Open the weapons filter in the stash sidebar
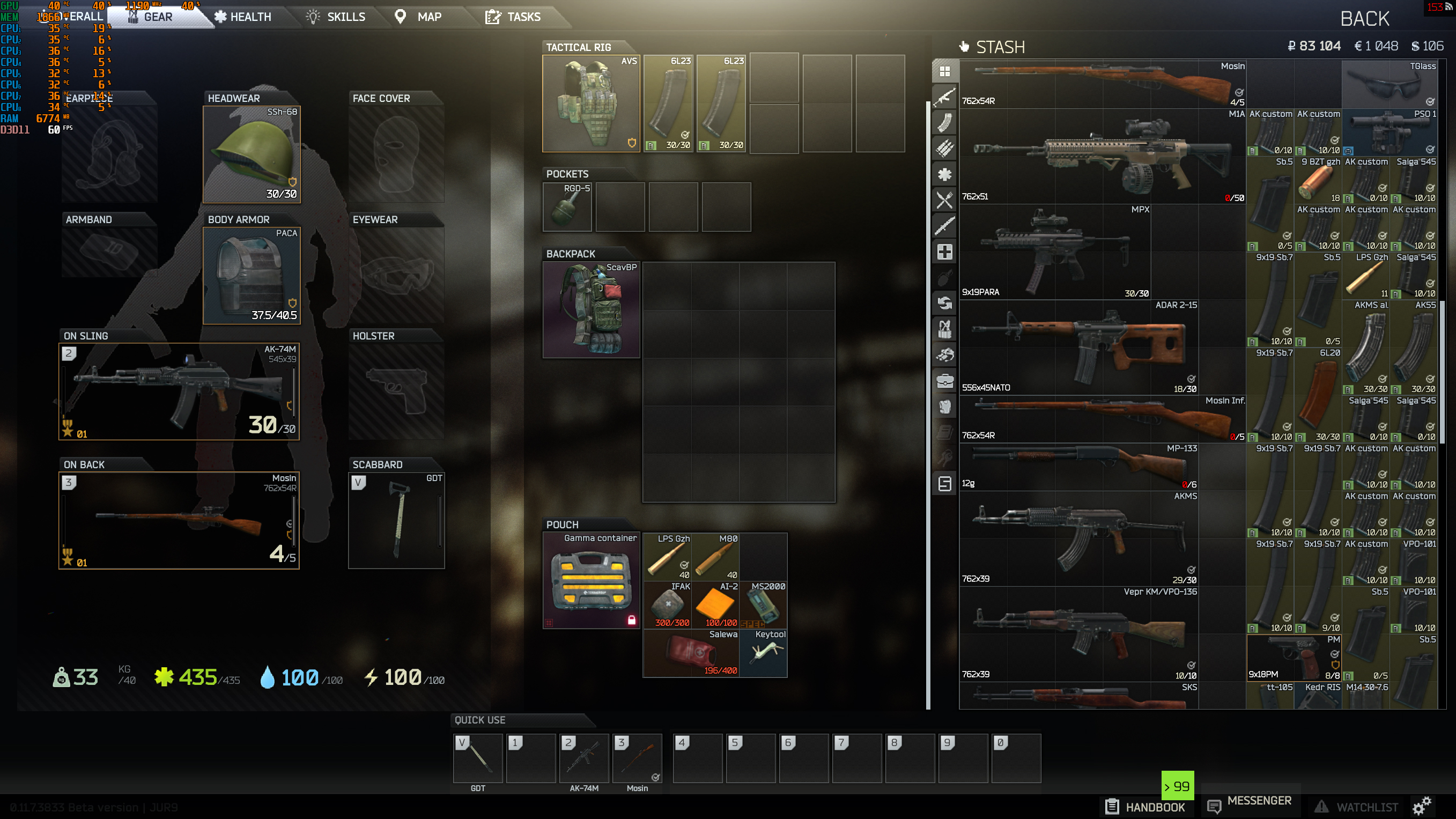Screen dimensions: 1456x819 tap(944, 96)
